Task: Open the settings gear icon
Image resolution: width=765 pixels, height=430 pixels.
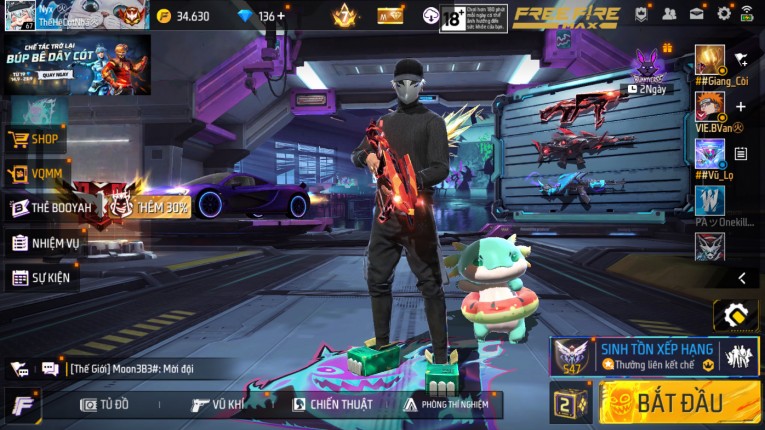Action: (x=724, y=14)
